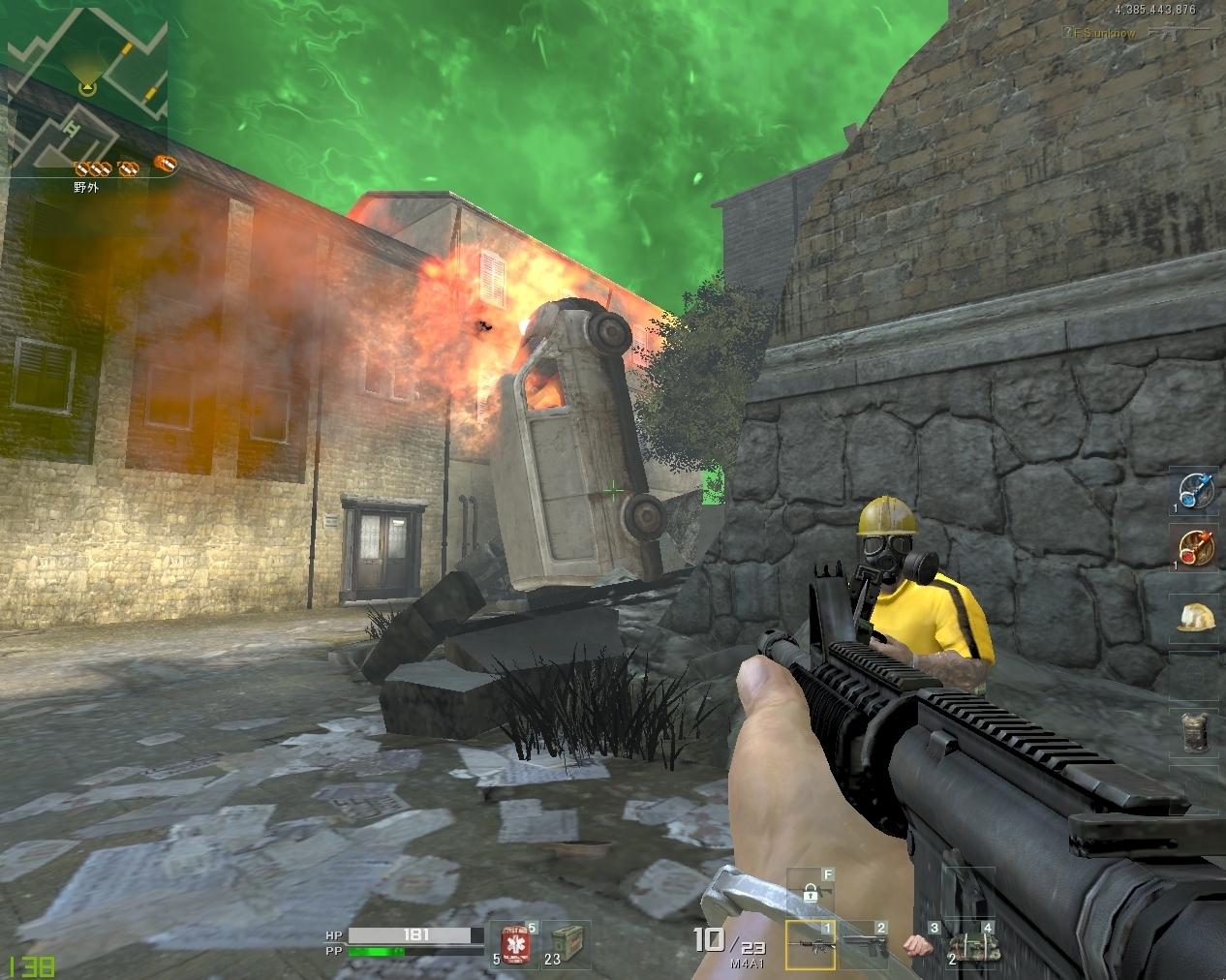This screenshot has width=1226, height=980.
Task: Choose the bare fist melee slot
Action: (x=915, y=944)
